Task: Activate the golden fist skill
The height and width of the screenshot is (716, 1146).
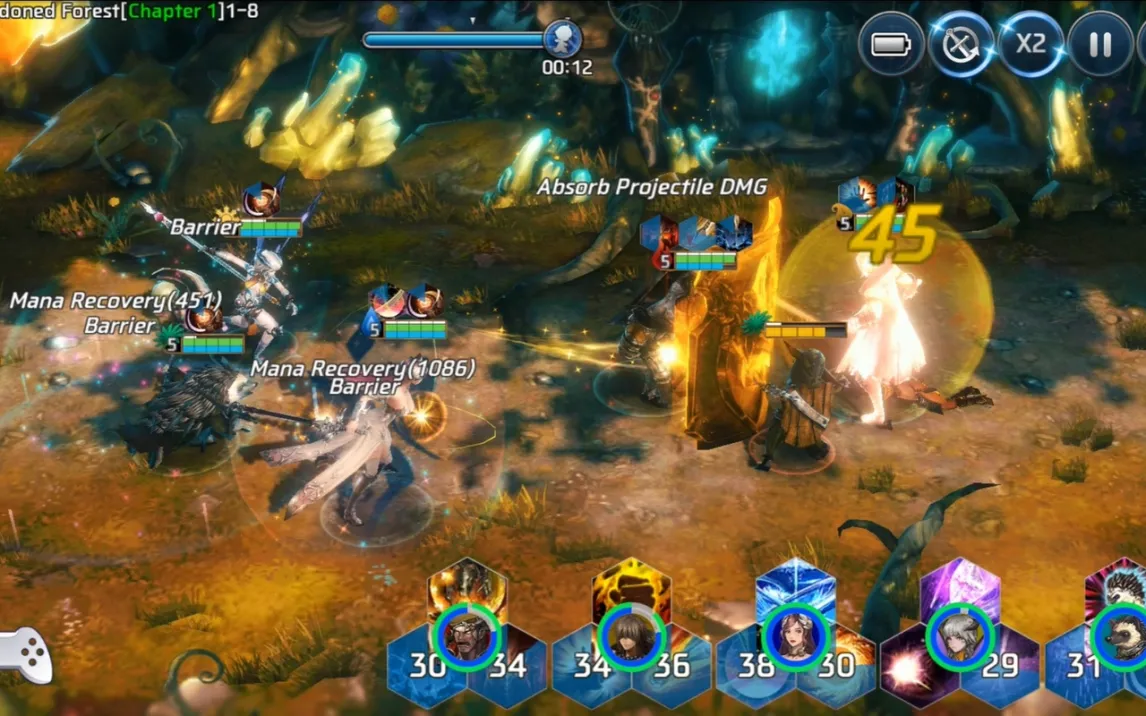Action: [x=631, y=587]
